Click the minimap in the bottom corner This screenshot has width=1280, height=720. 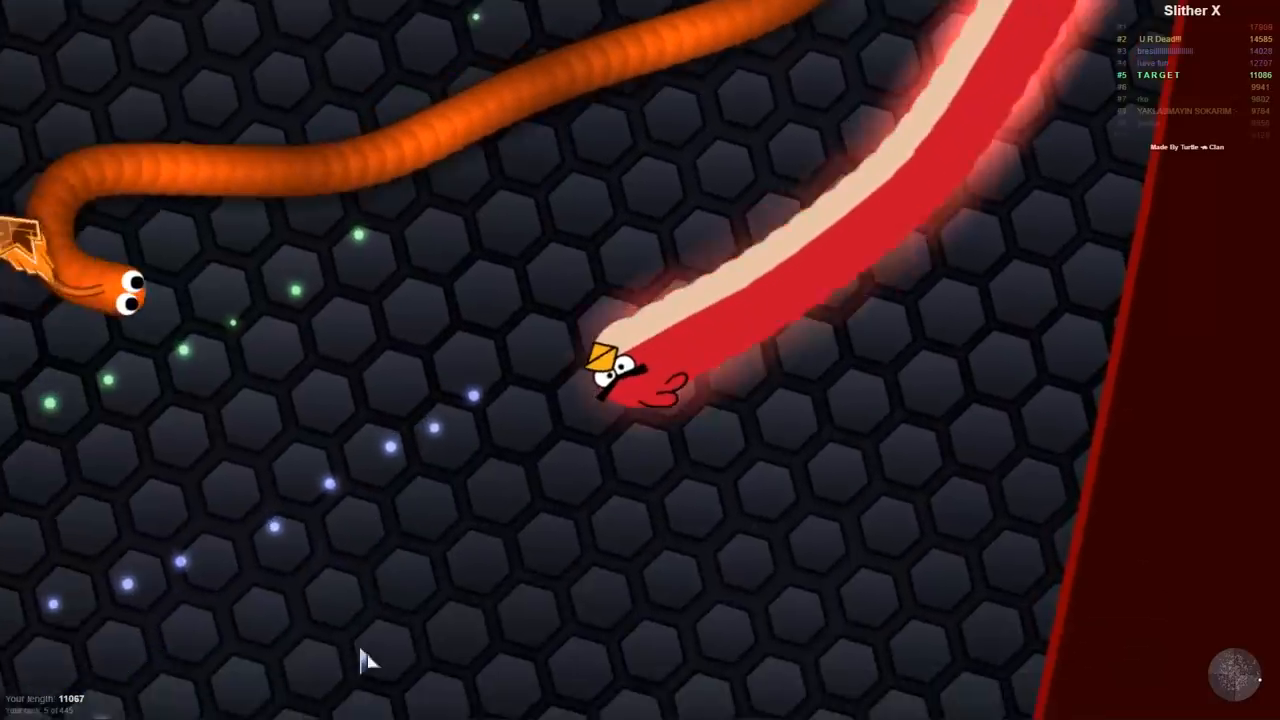coord(1233,675)
